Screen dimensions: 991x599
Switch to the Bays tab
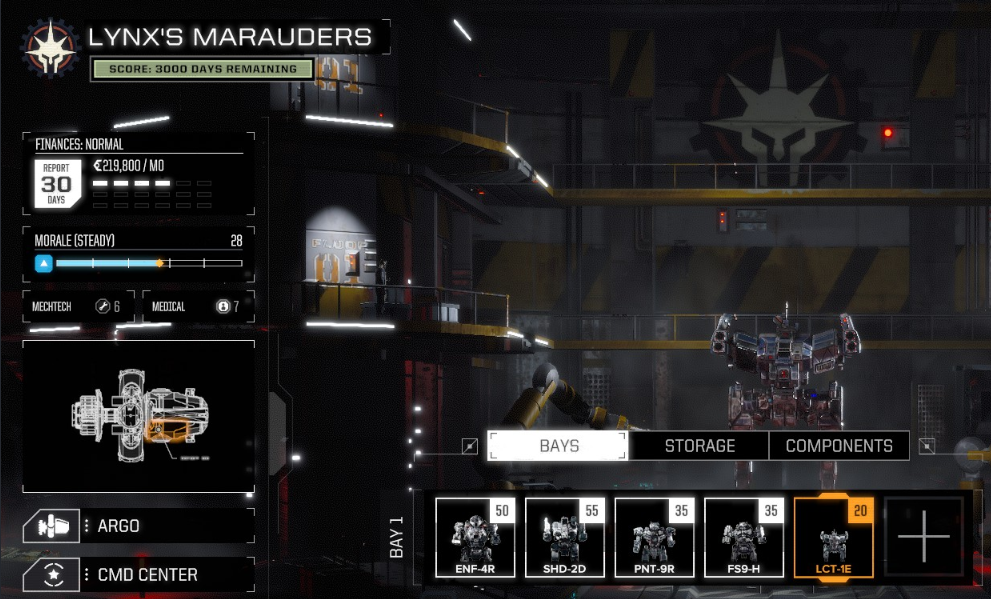558,446
